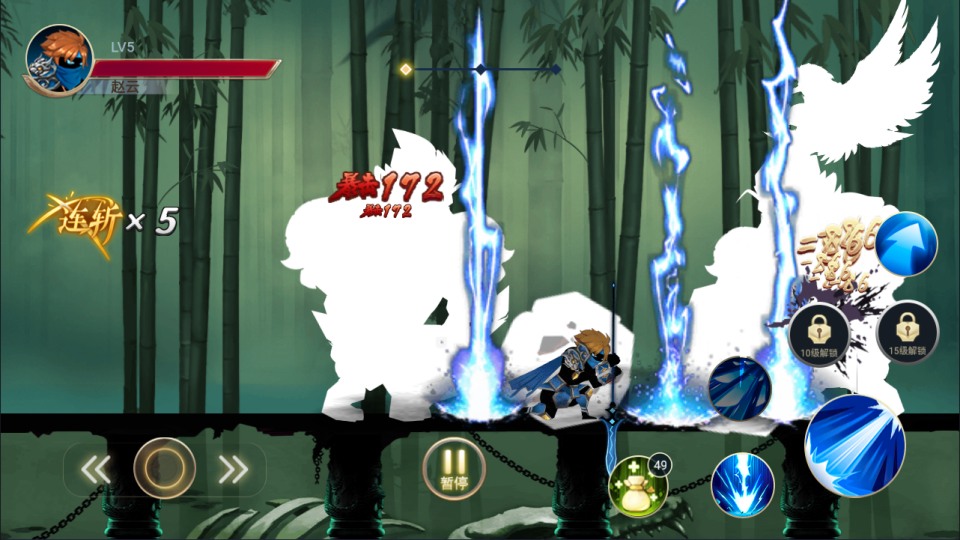Image resolution: width=960 pixels, height=540 pixels.
Task: Tap the right double-arrow move button
Action: (233, 469)
